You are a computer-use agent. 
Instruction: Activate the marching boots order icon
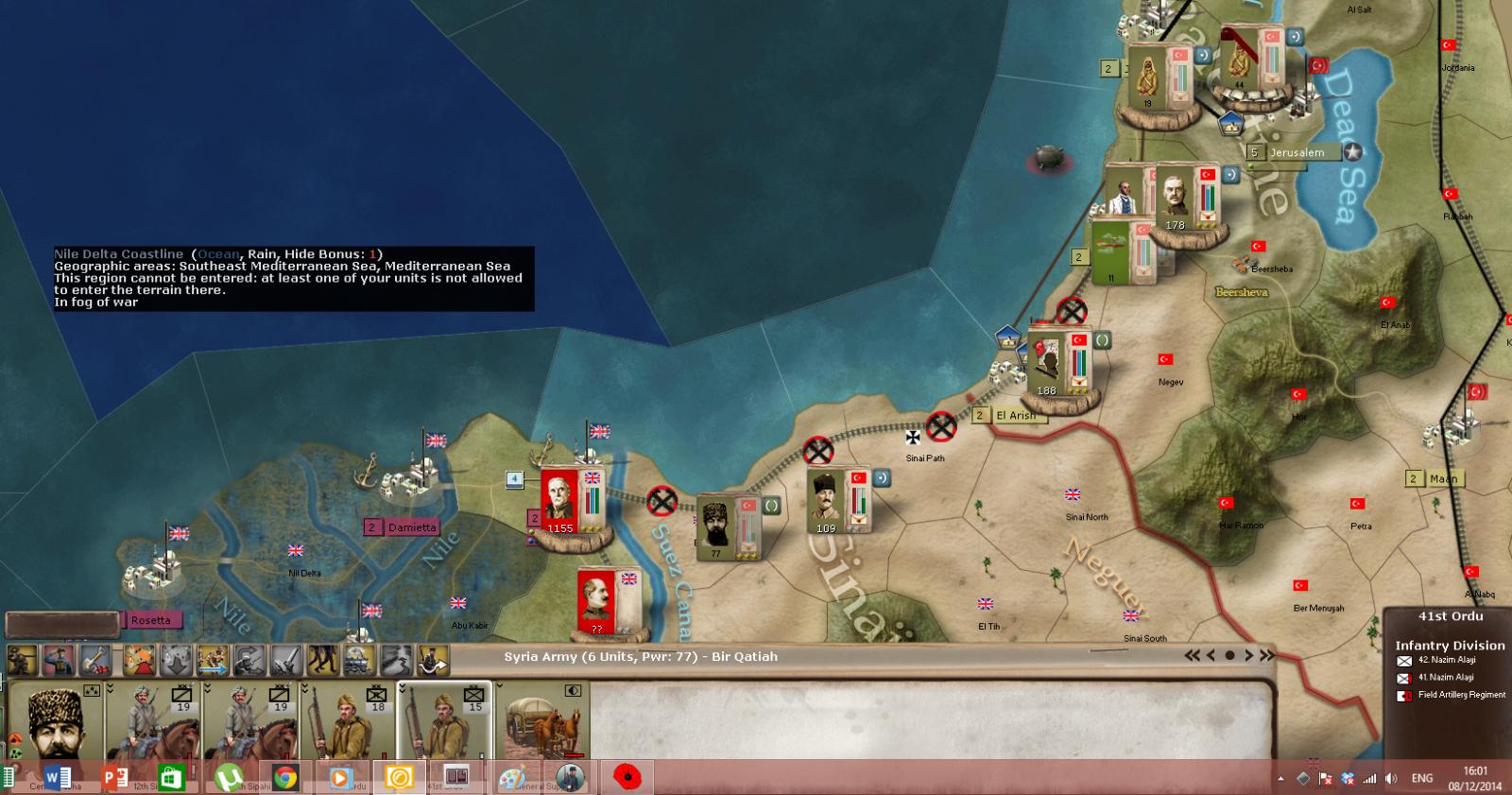tap(323, 660)
